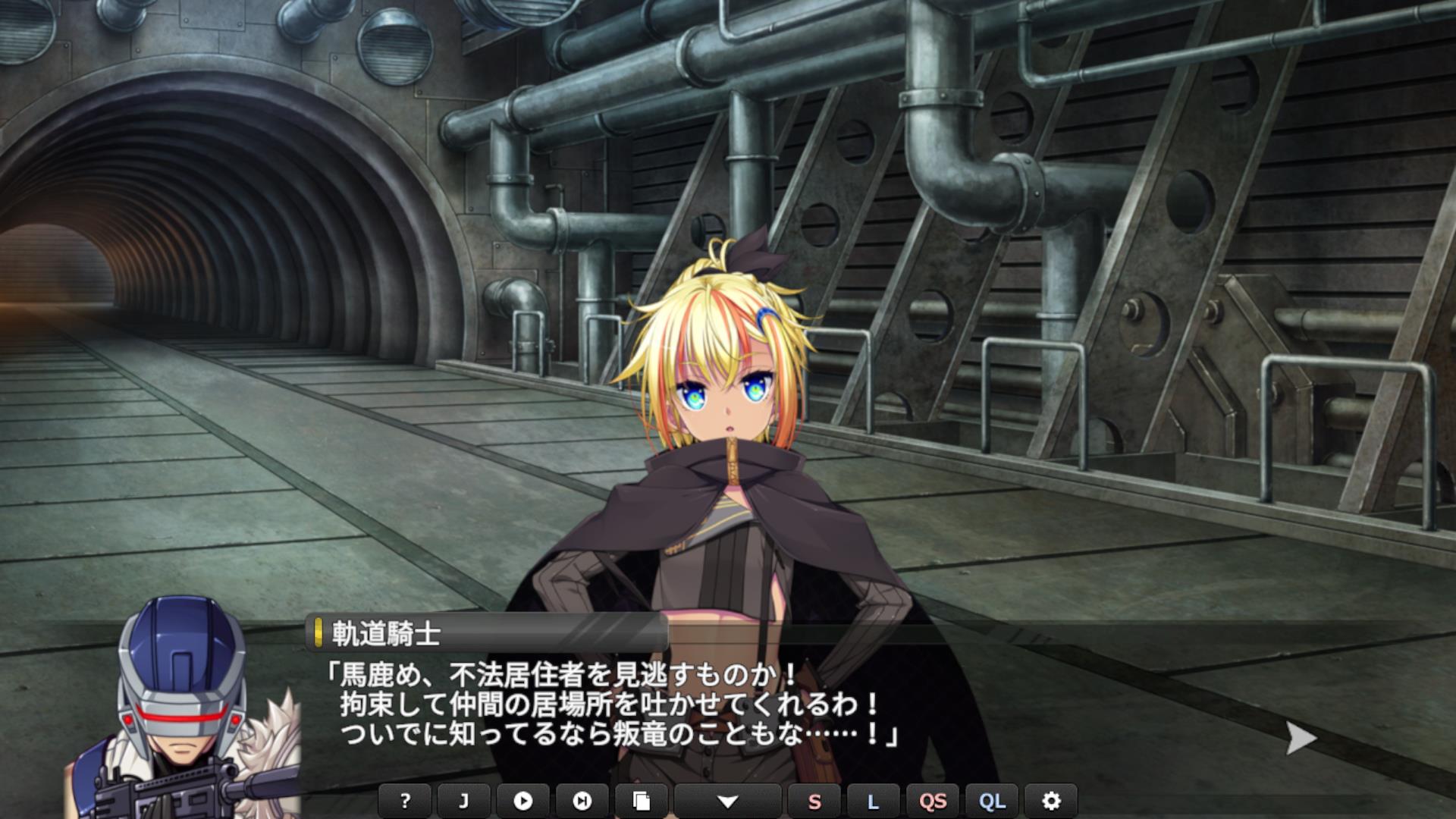
Task: Advance dialogue with the white arrow indicator
Action: click(1301, 738)
